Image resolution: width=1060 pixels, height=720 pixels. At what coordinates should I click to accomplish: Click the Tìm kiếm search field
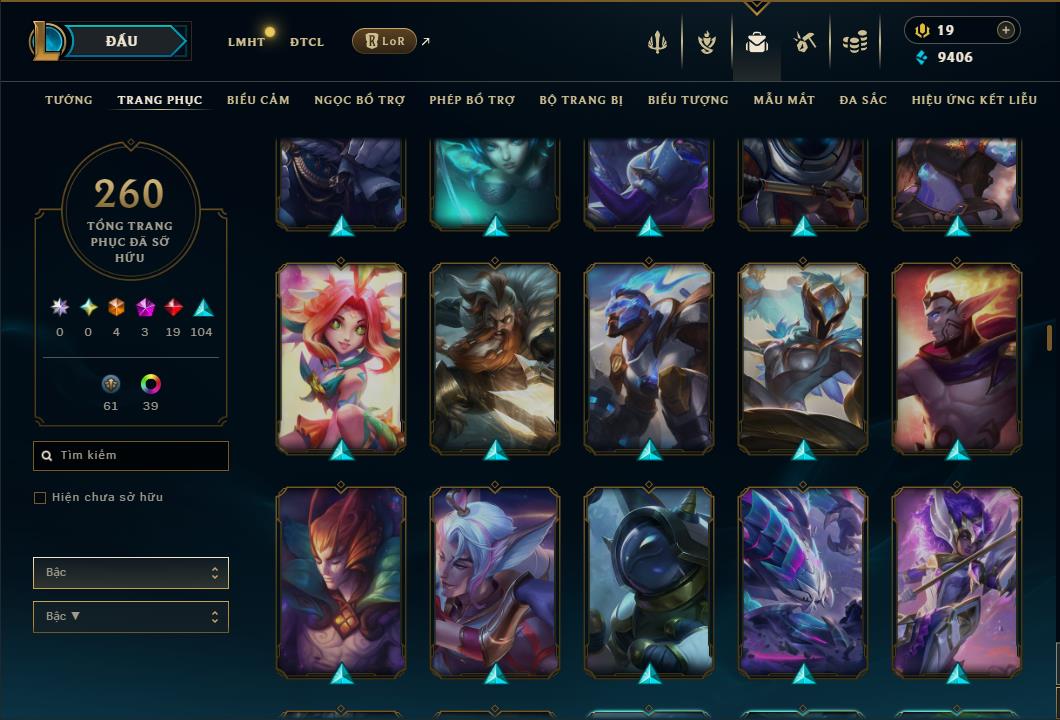[131, 456]
